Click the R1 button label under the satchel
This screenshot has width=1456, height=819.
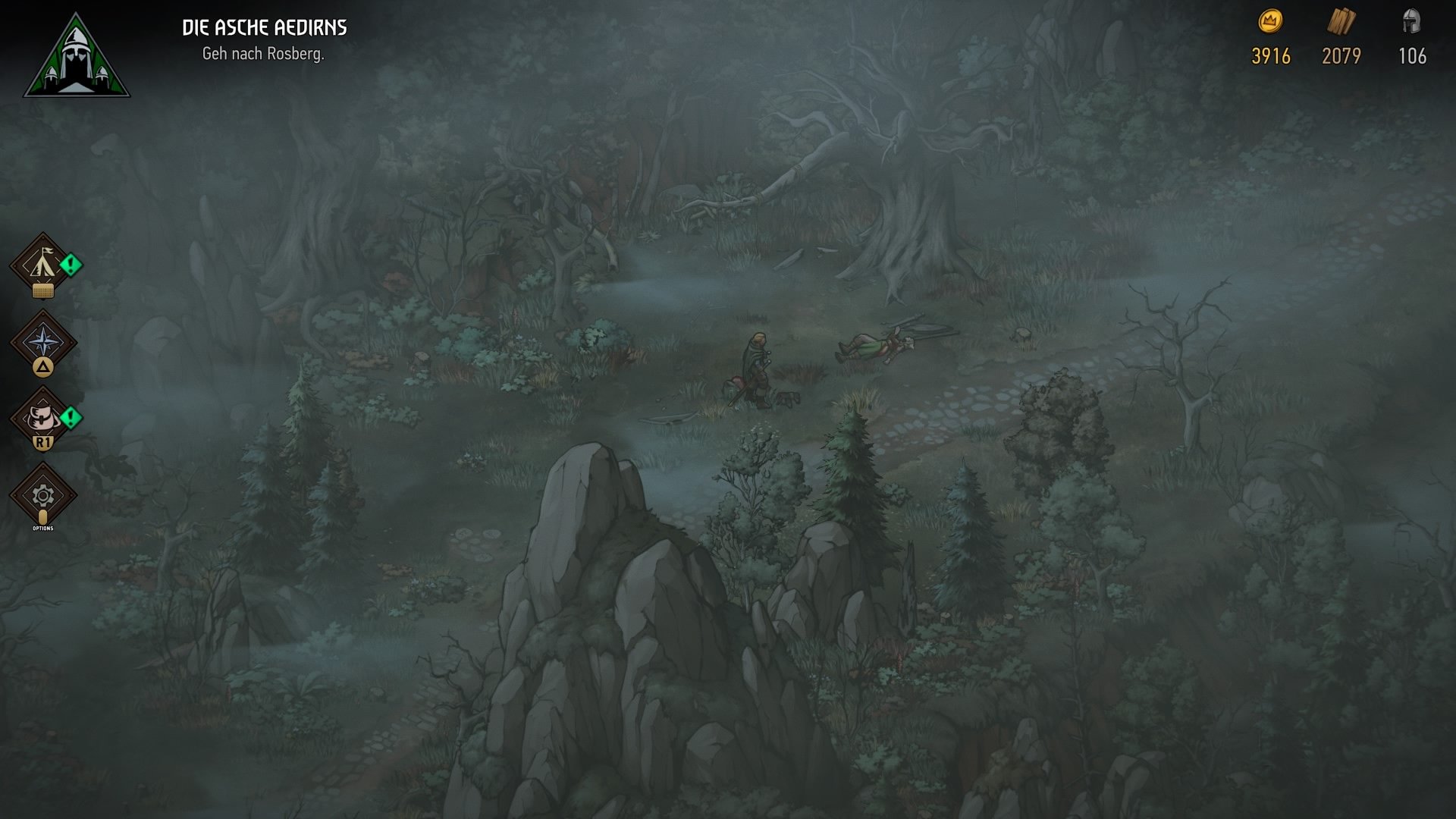pos(44,441)
